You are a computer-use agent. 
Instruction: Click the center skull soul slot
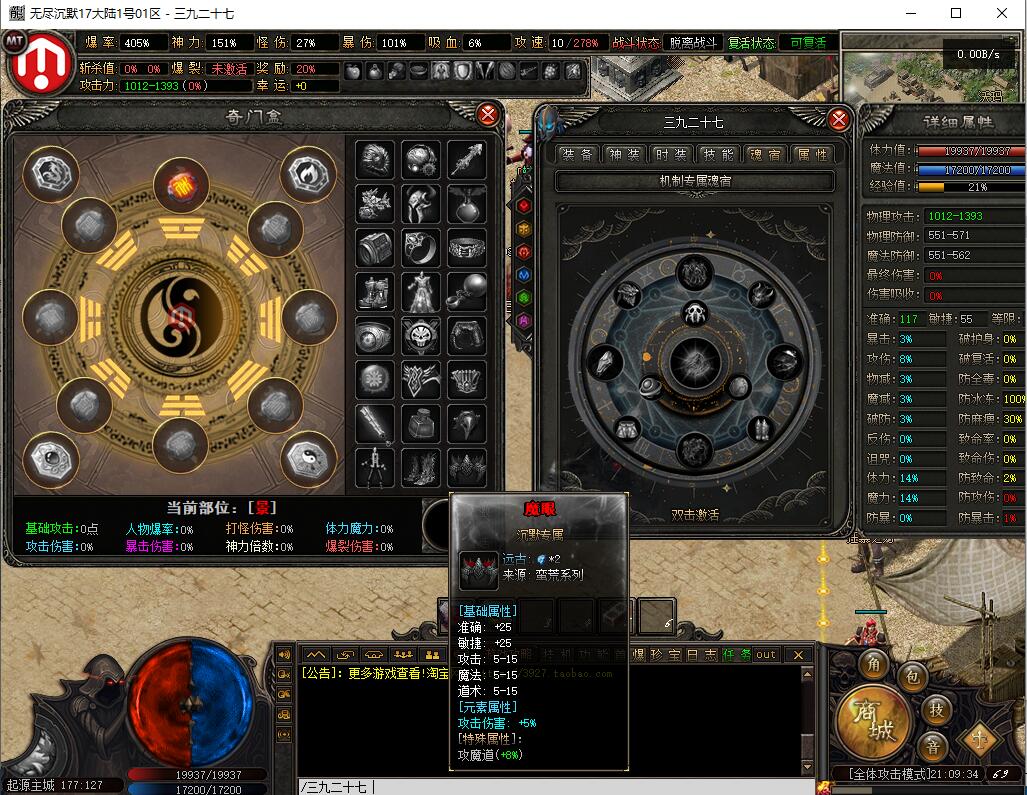[x=695, y=315]
